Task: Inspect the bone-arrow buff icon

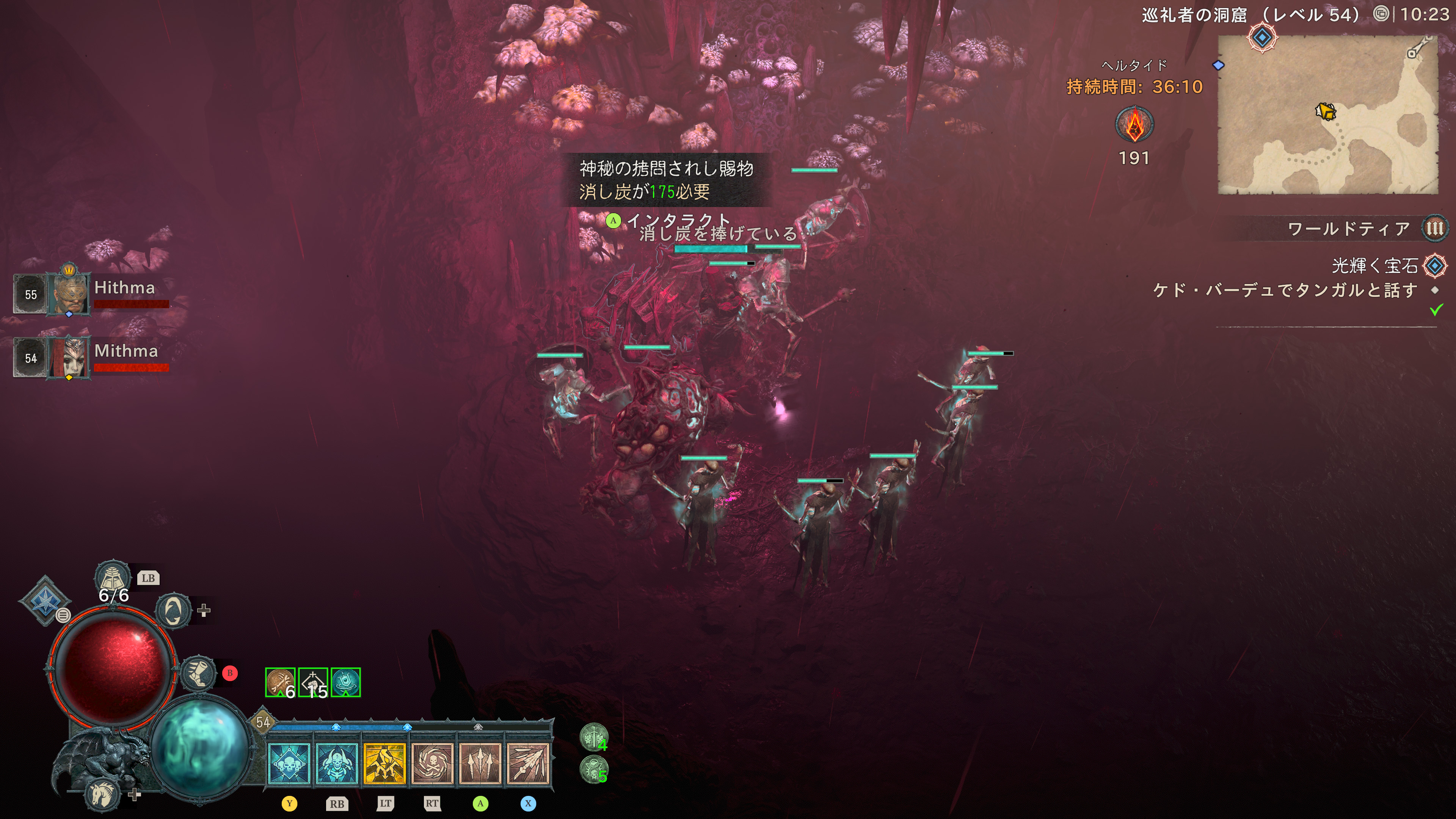Action: coord(280,682)
